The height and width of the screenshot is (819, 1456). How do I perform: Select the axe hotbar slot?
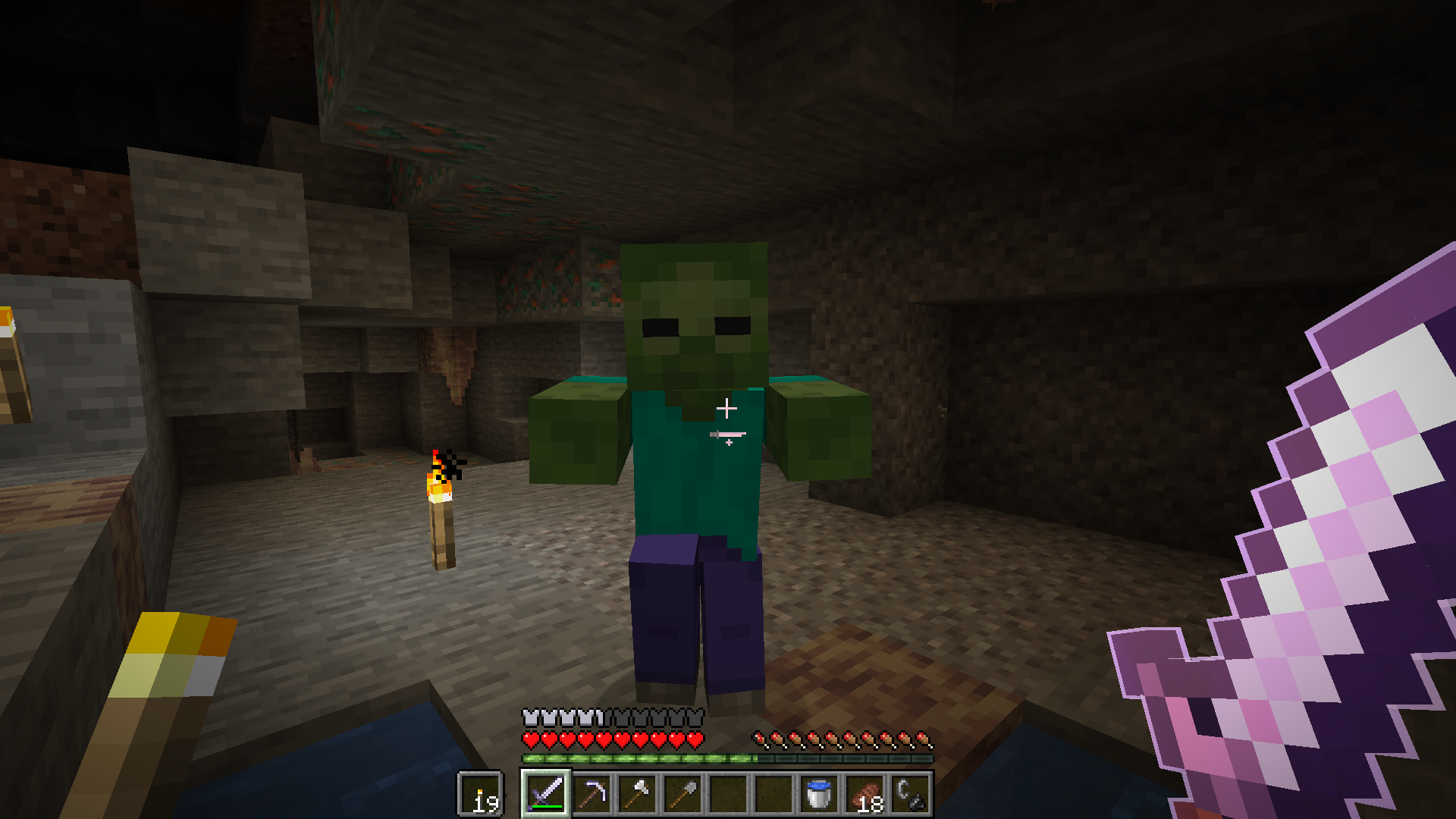click(x=637, y=794)
